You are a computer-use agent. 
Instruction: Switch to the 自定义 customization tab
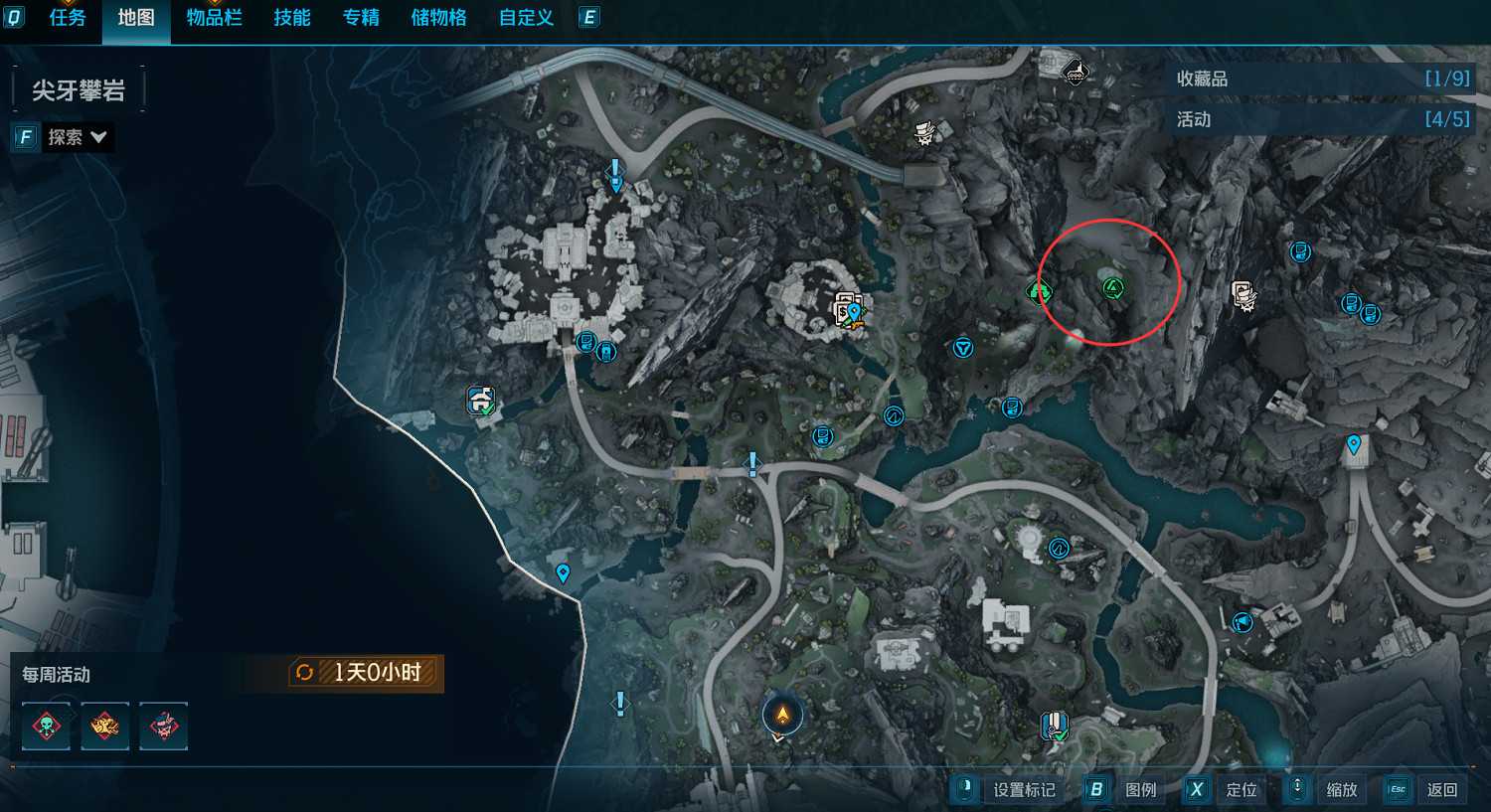[x=526, y=18]
